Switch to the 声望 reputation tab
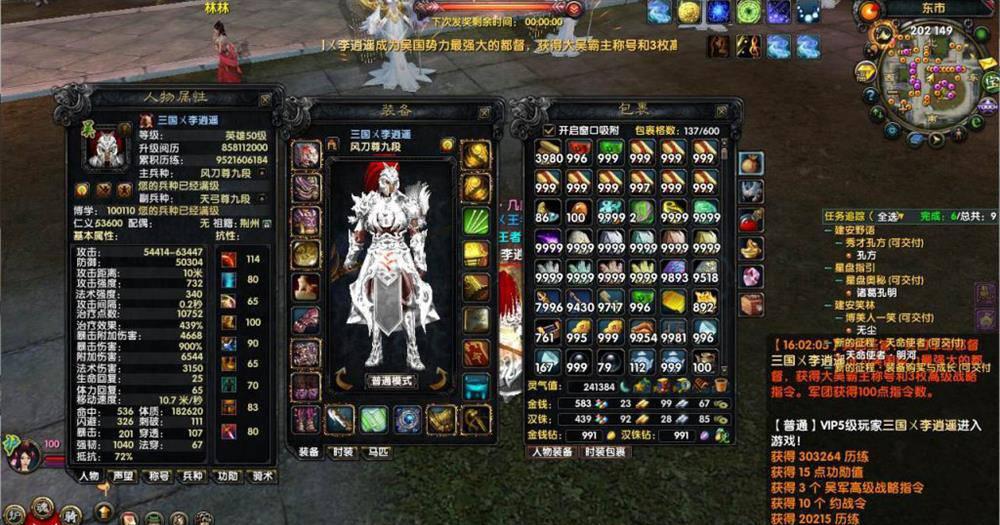The width and height of the screenshot is (1000, 525). 124,476
